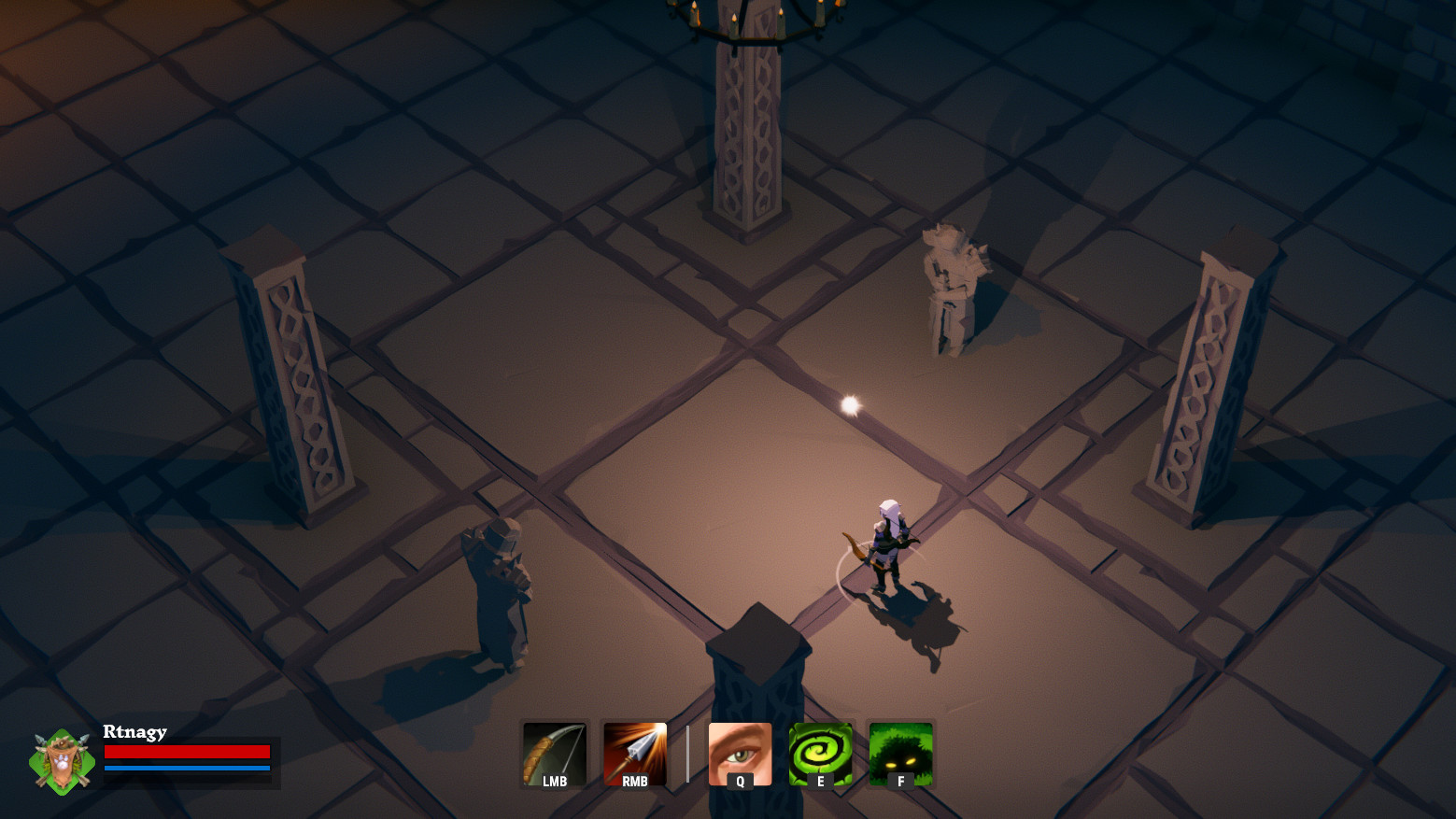
Task: Click the dark pillar at the bottom center
Action: 756,672
